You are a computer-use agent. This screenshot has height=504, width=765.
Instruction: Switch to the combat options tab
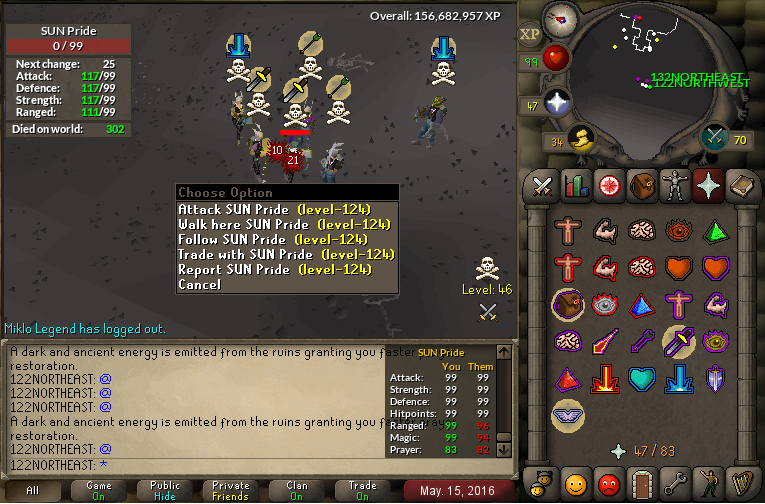click(542, 185)
